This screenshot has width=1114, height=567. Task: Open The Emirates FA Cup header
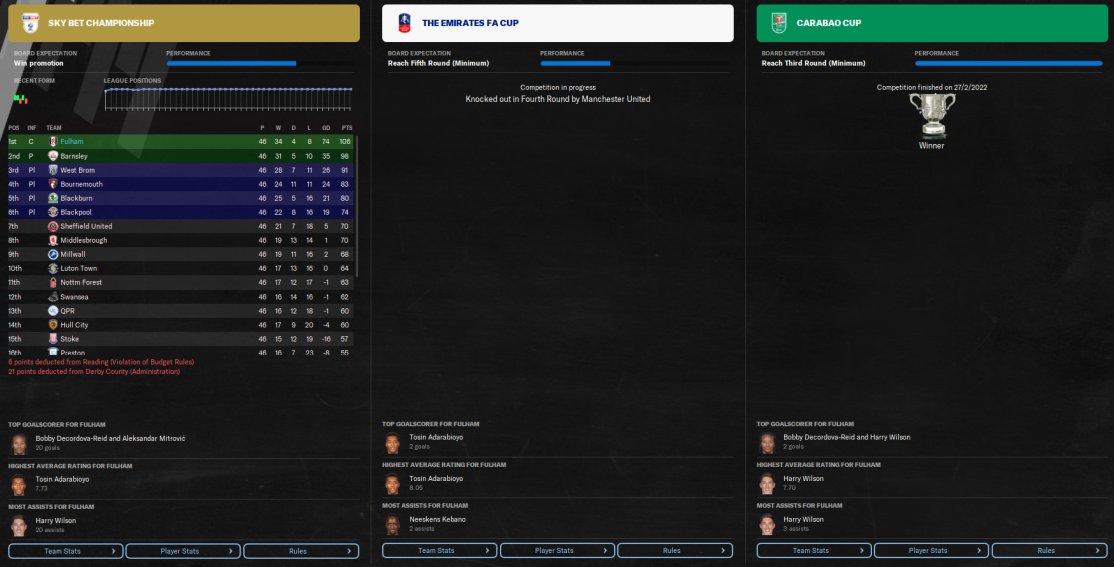pos(557,23)
